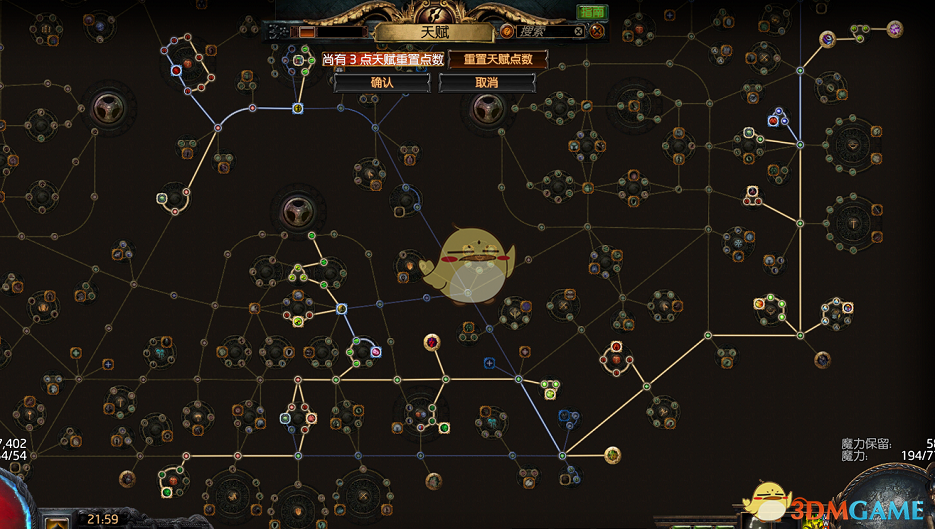Screen dimensions: 935x529
Task: Cancel the changes with 取消
Action: [486, 82]
